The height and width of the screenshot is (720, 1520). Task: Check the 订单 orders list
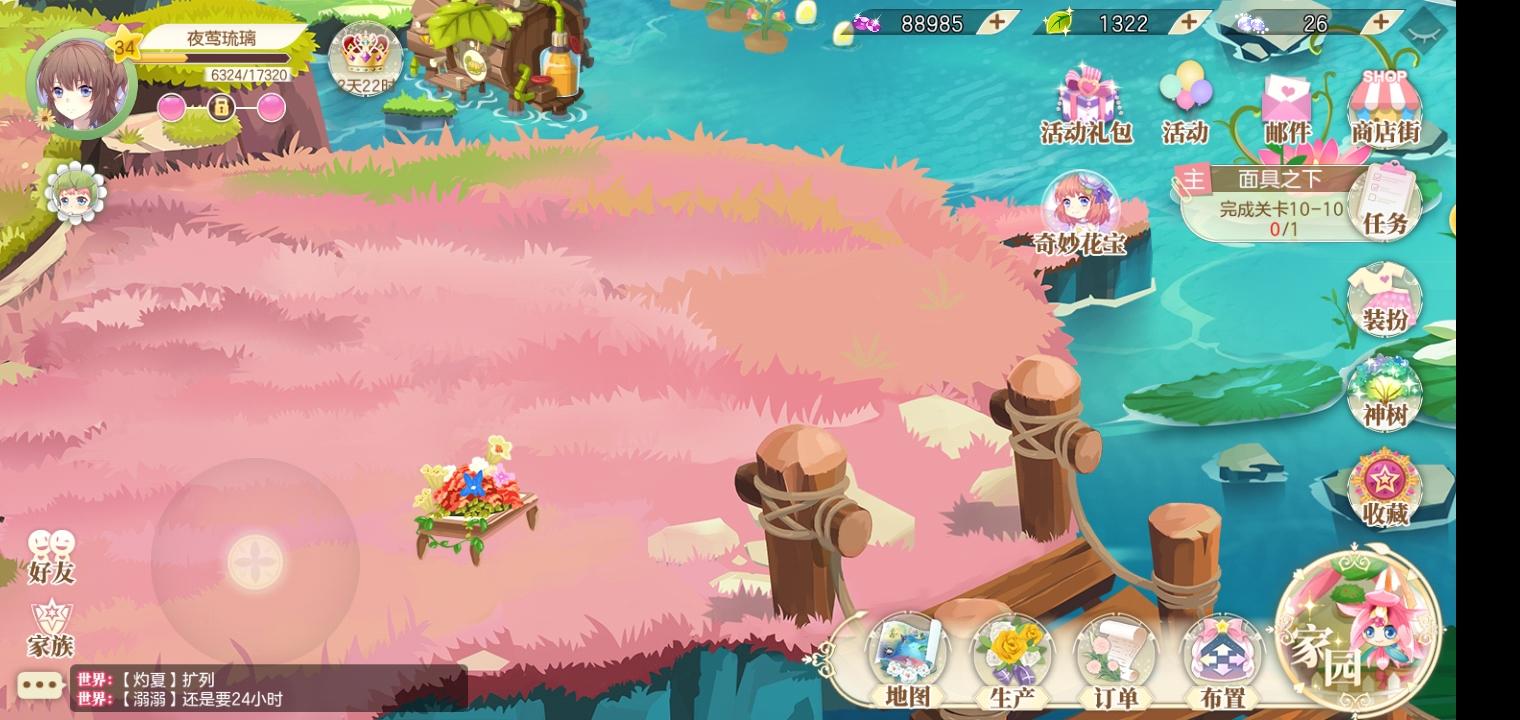point(1114,655)
